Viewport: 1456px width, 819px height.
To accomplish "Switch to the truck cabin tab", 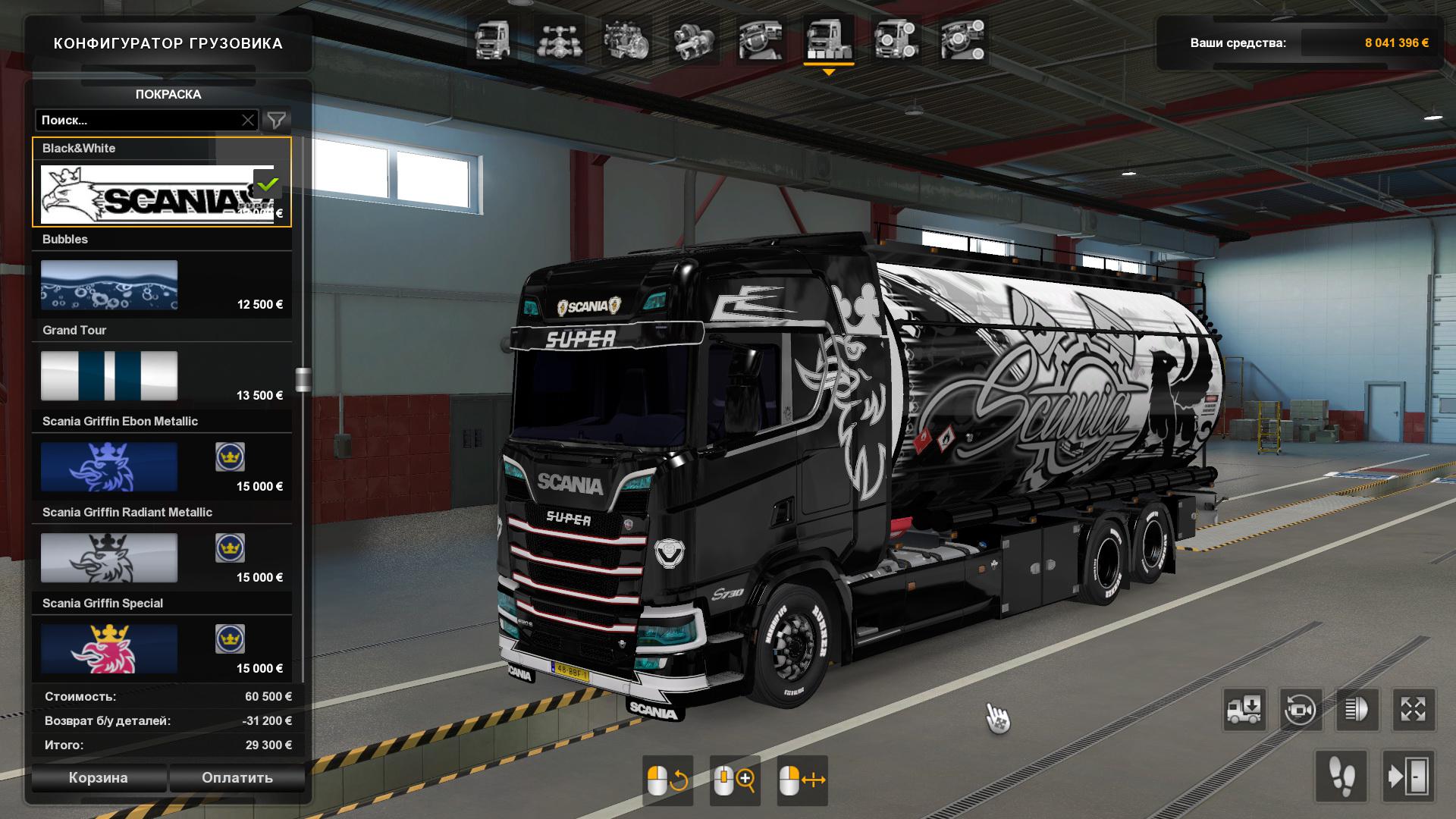I will [492, 40].
